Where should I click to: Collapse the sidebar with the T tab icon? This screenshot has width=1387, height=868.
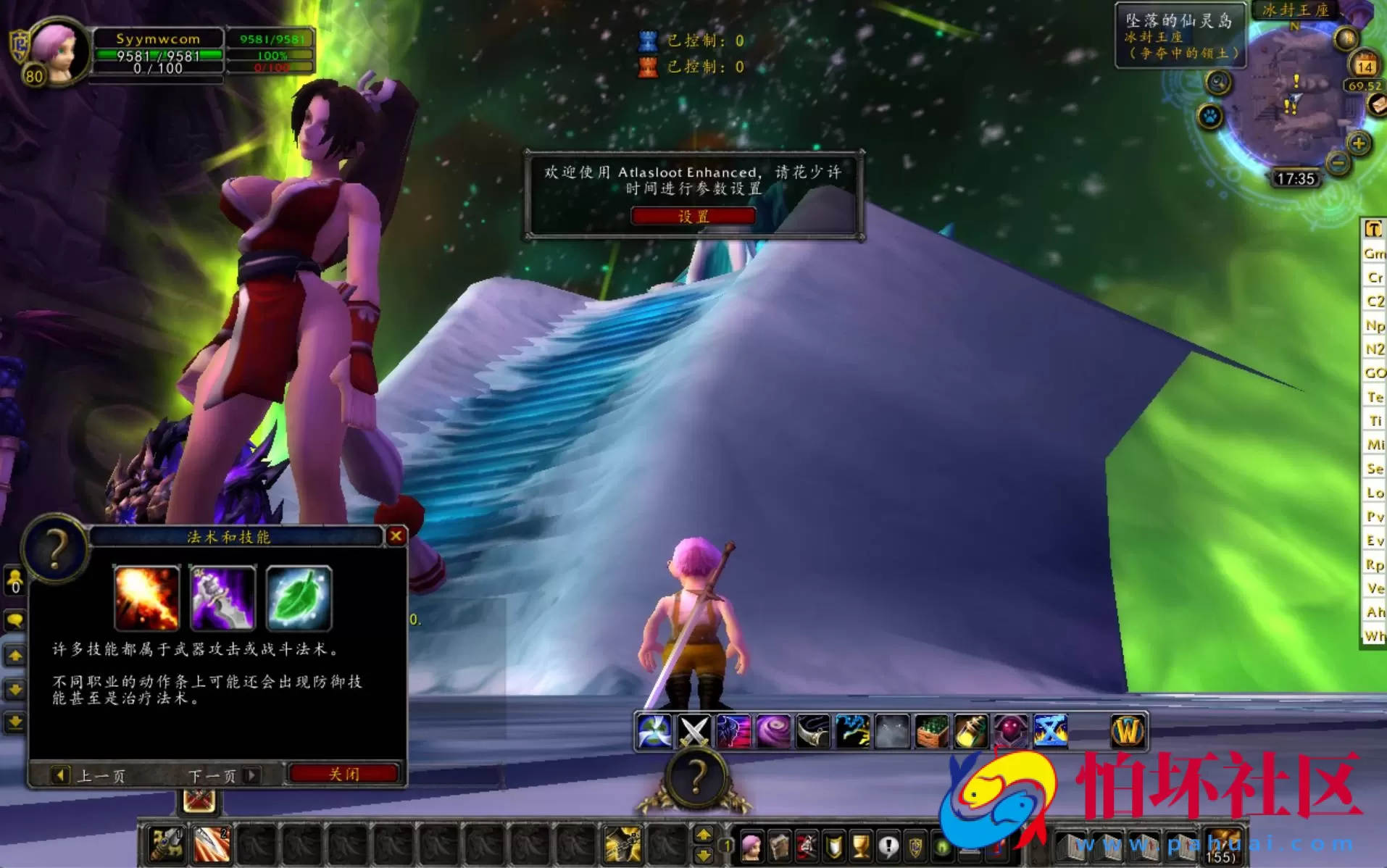tap(1373, 230)
